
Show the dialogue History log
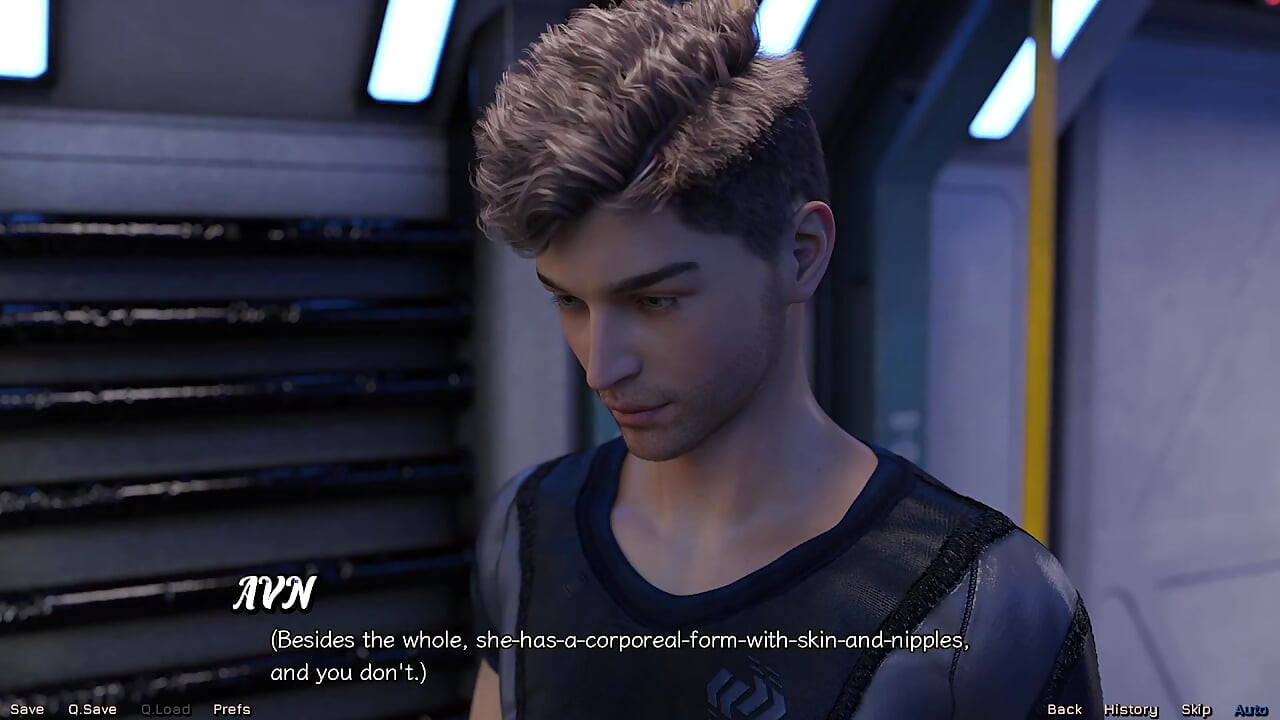pos(1130,709)
